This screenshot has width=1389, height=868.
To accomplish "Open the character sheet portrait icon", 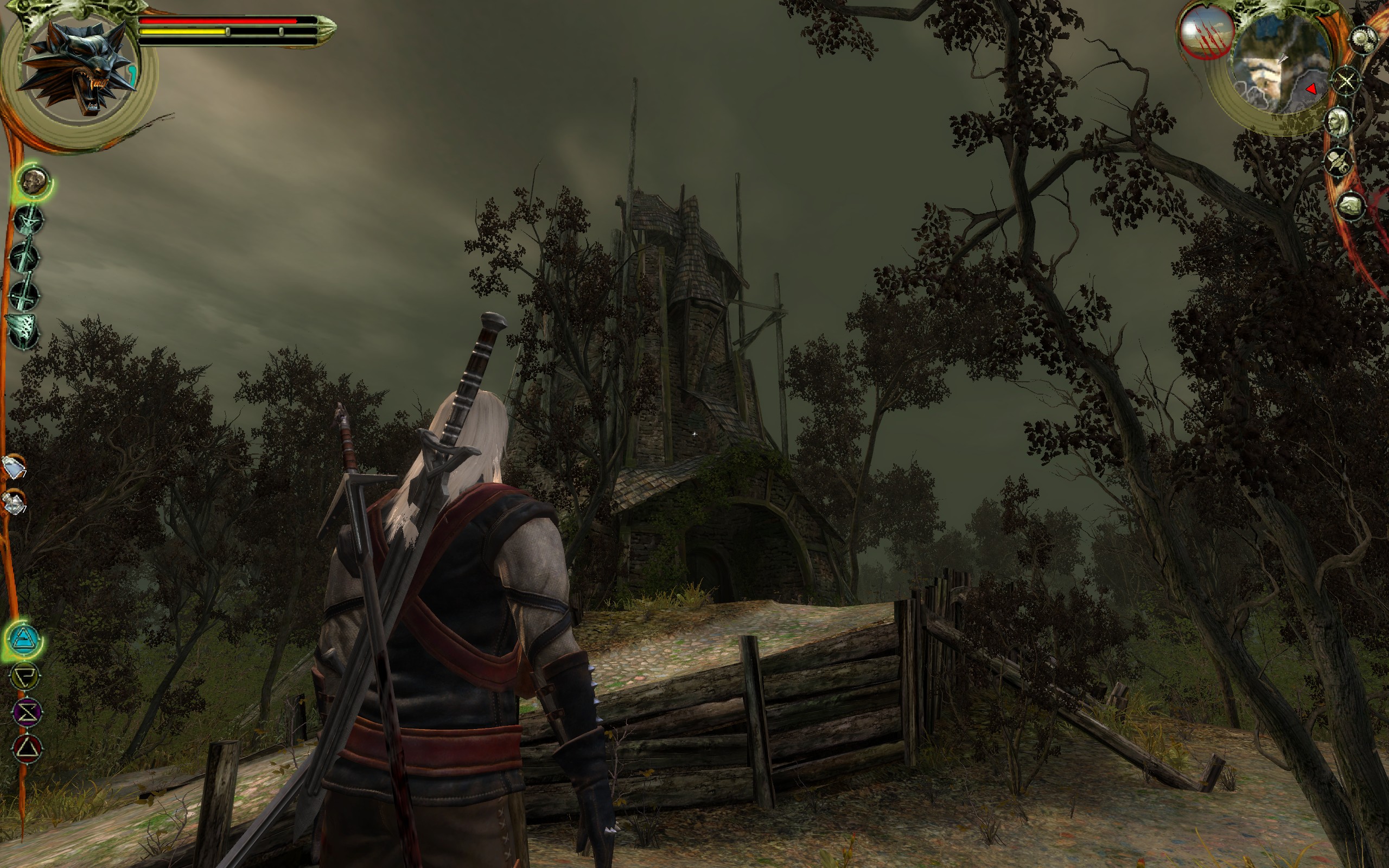I will click(x=1339, y=122).
